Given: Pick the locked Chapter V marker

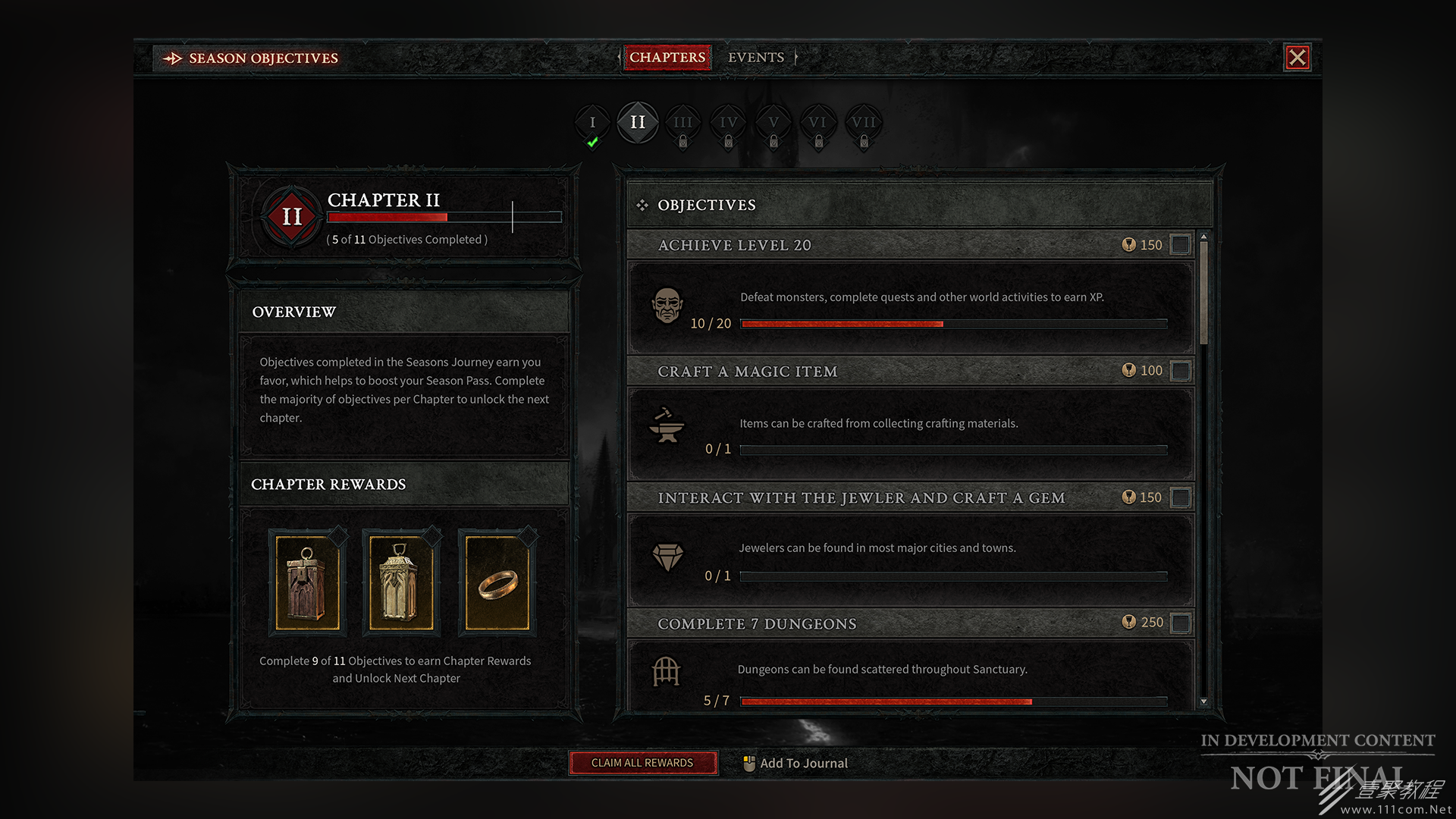Looking at the screenshot, I should [x=773, y=123].
